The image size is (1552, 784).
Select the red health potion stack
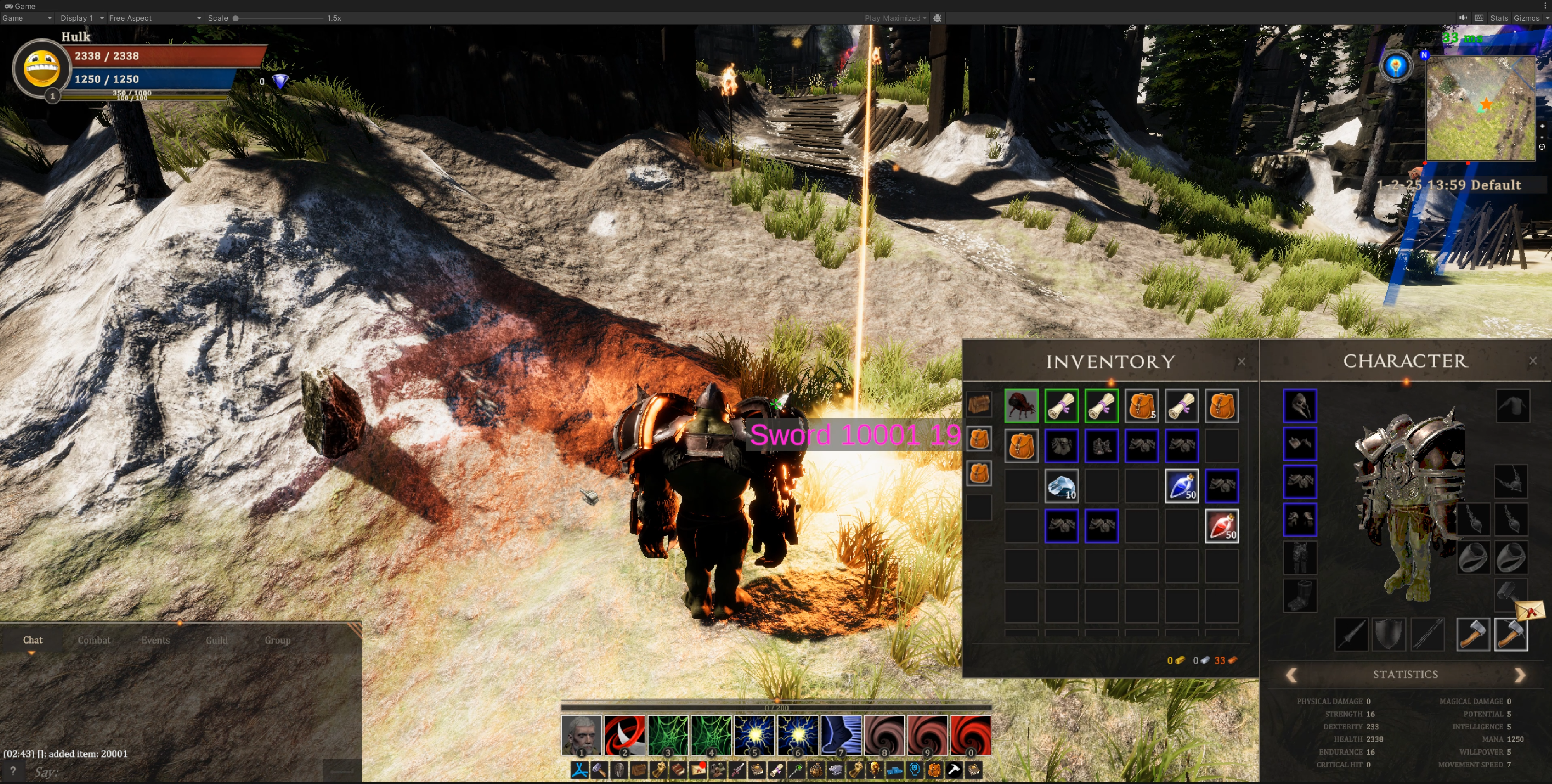(x=1221, y=526)
